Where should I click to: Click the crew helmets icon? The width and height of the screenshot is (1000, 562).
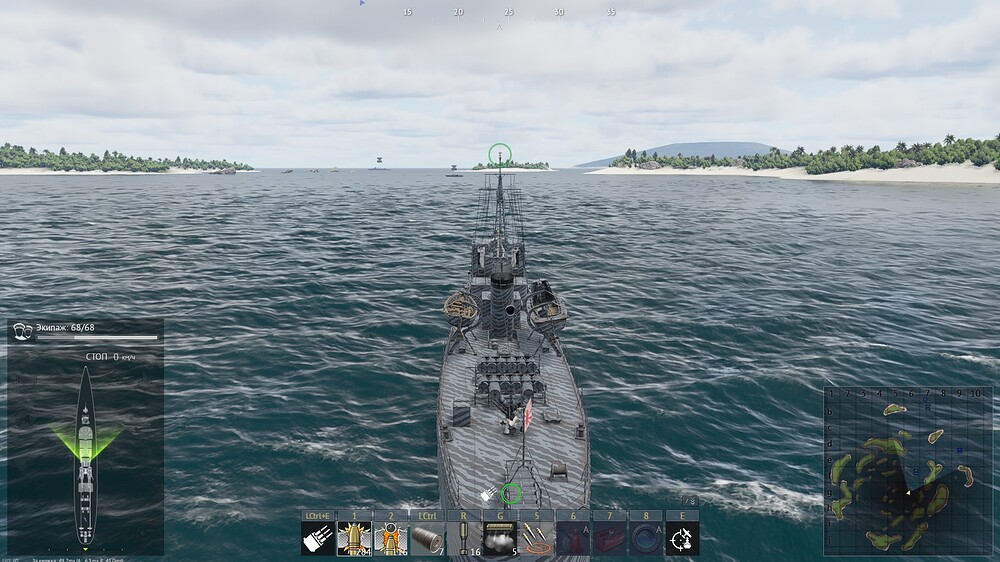[22, 331]
